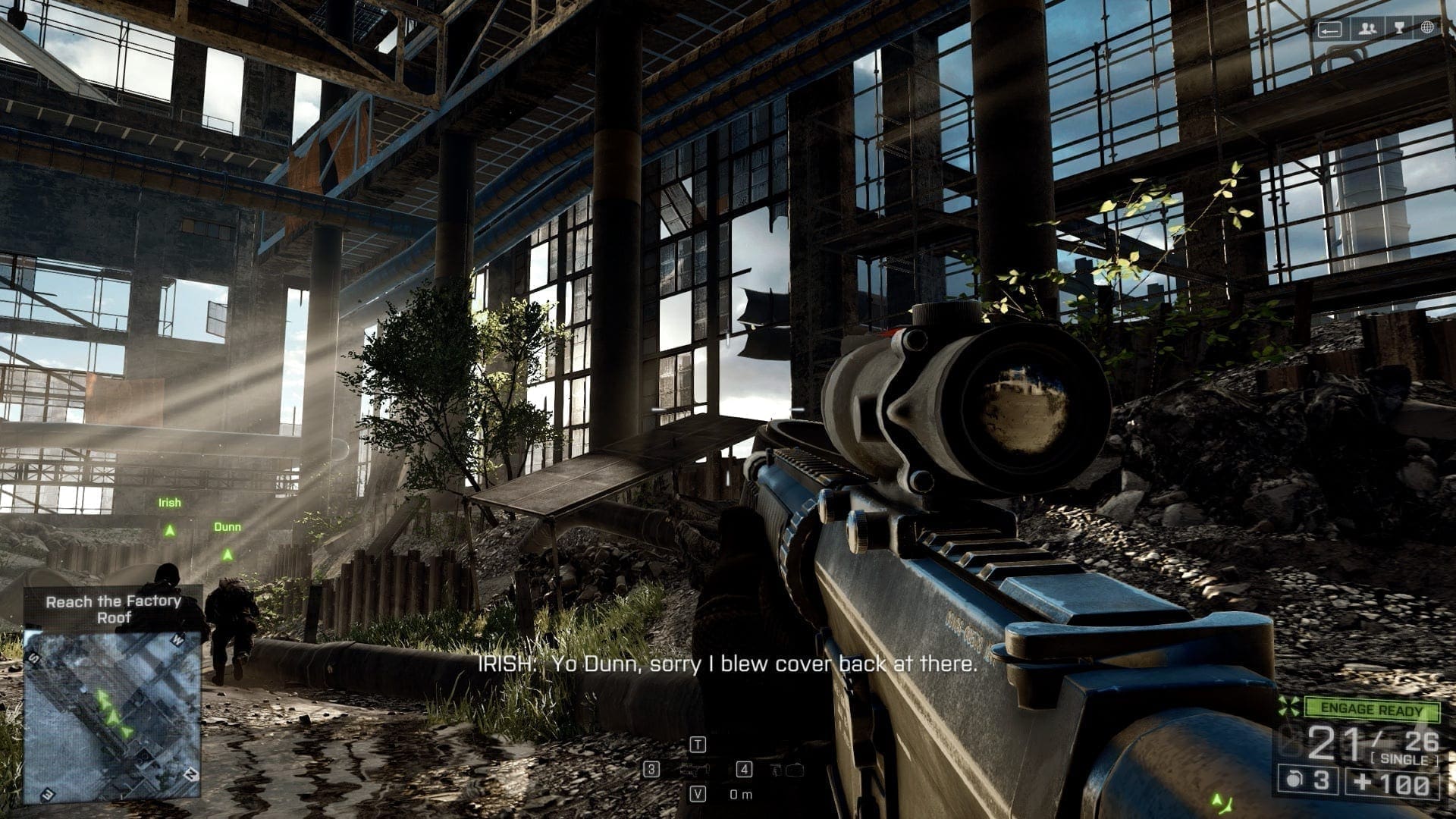Select the Reach the Factory Roof objective
The image size is (1456, 819).
pos(113,609)
